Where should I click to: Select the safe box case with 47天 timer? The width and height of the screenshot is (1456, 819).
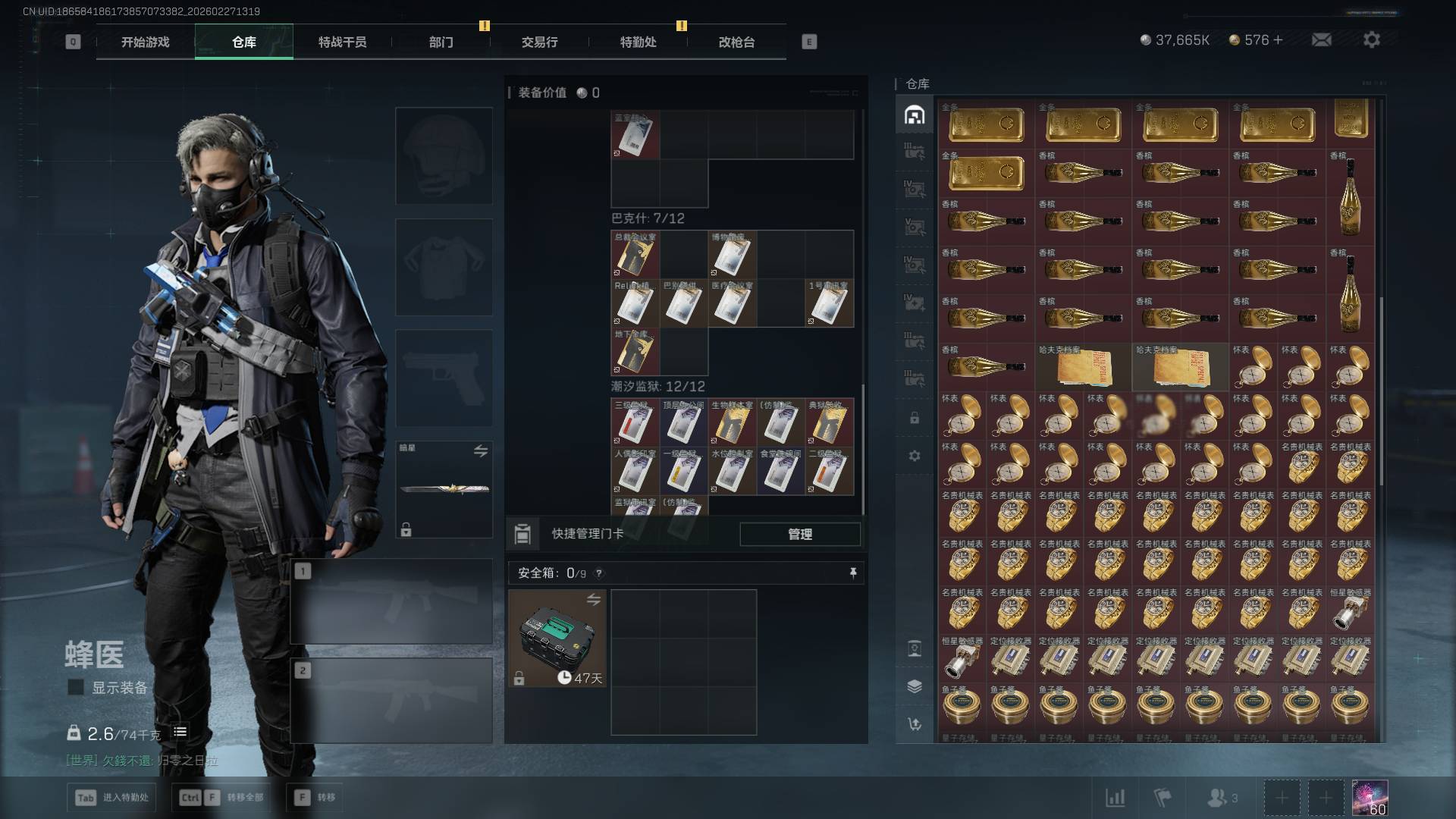tap(557, 639)
